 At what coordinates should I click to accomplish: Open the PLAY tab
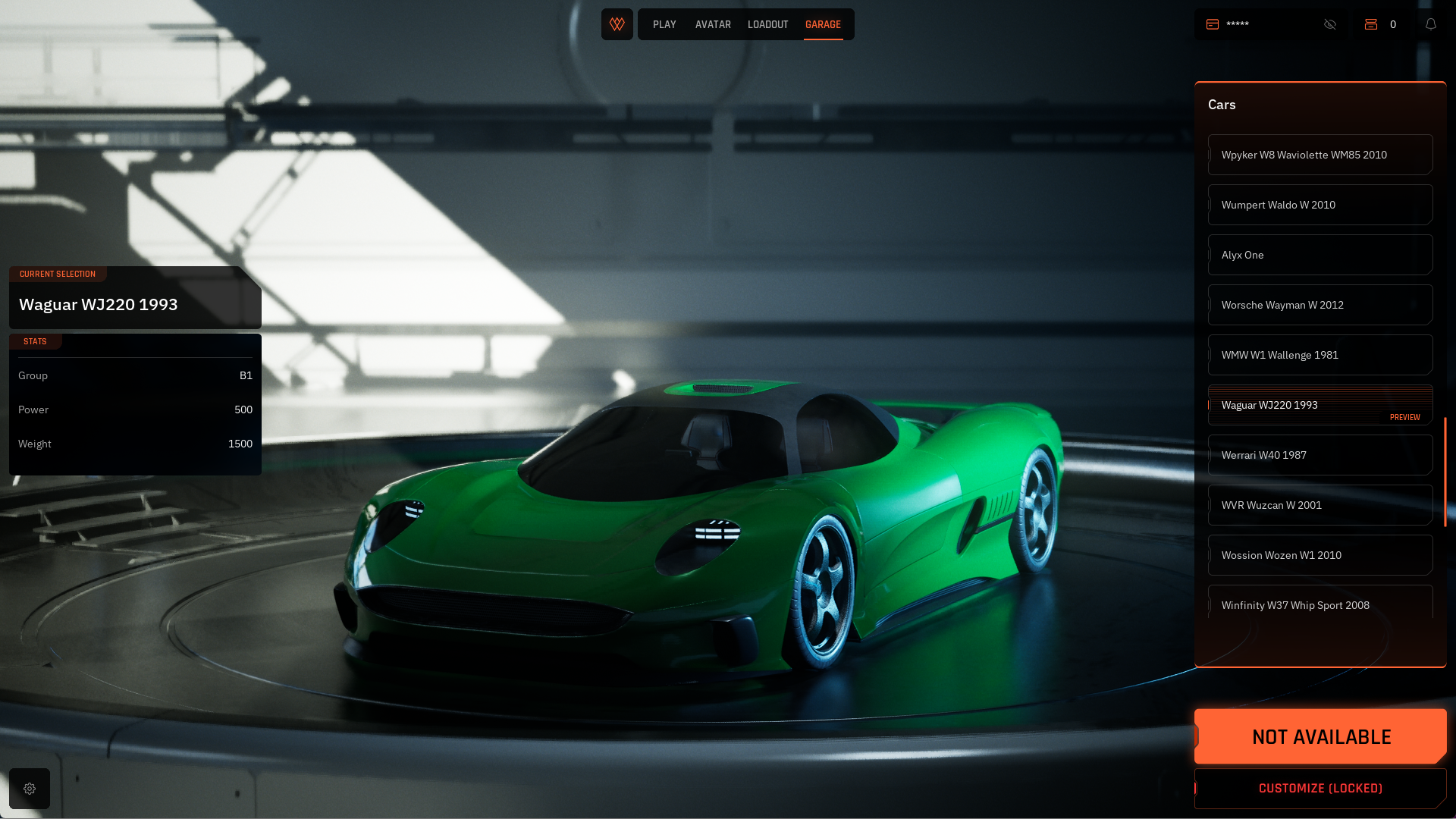664,24
